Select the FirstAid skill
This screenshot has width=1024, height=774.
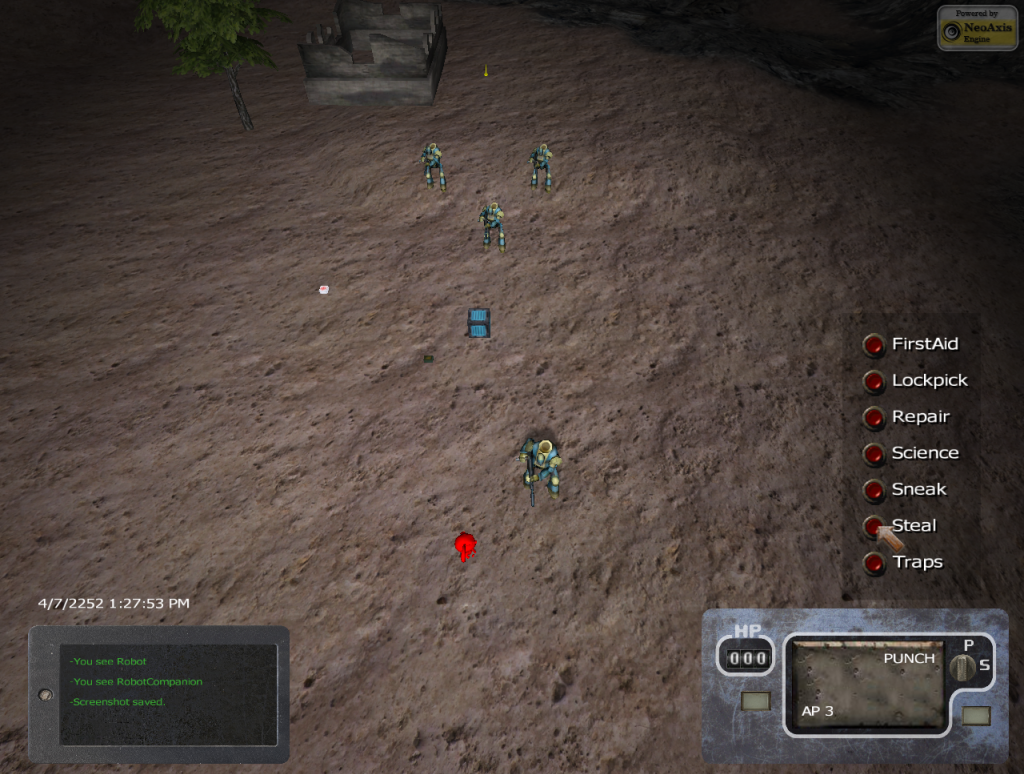point(874,345)
